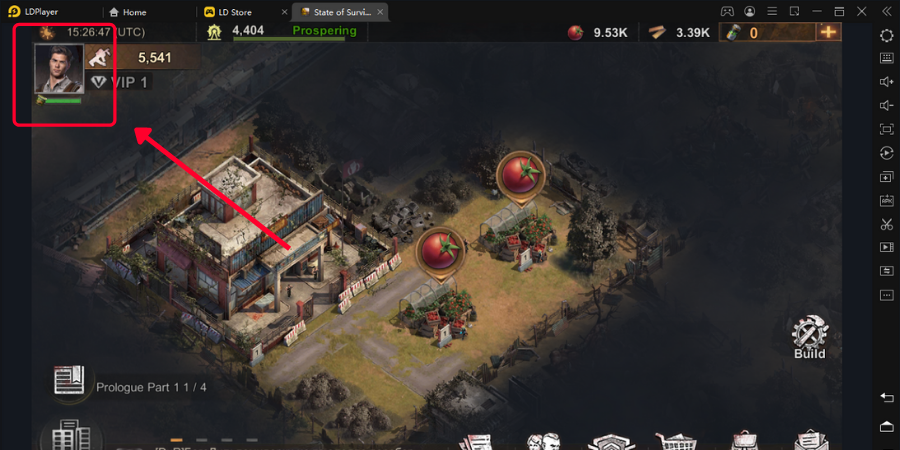This screenshot has height=450, width=900.
Task: Collect the upper tomato harvest bubble
Action: point(519,173)
